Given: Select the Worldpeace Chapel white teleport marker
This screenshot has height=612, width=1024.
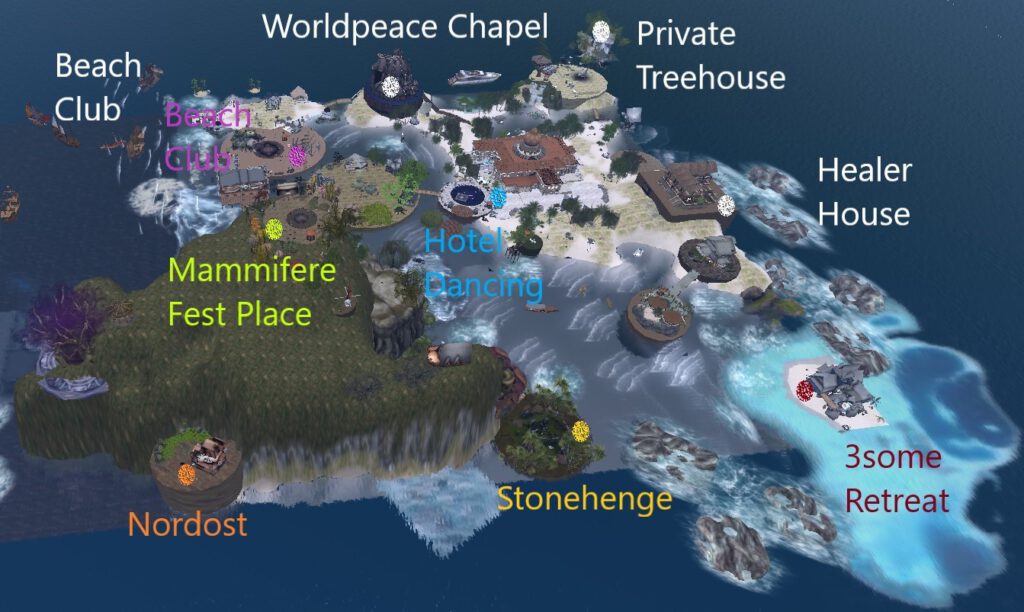Looking at the screenshot, I should click(x=392, y=86).
